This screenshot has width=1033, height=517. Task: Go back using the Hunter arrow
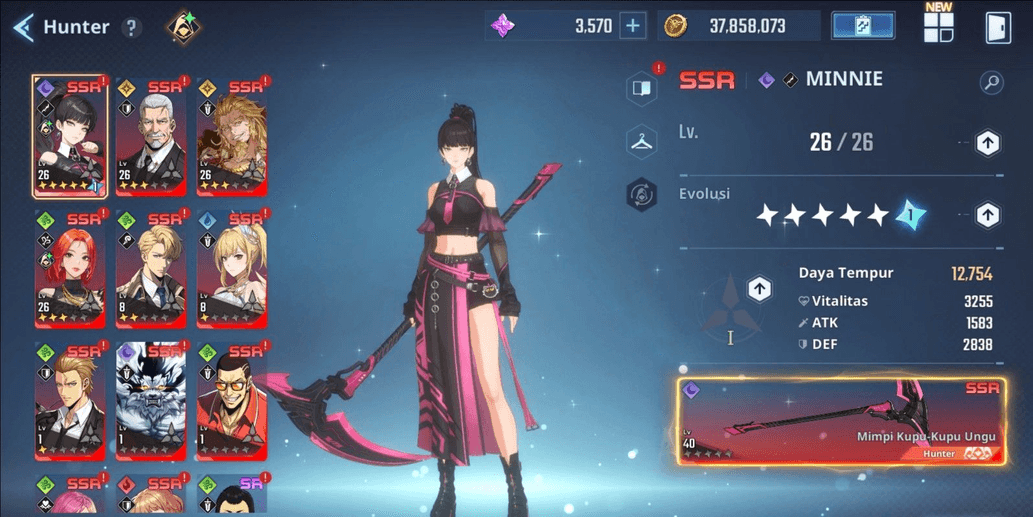coord(24,27)
